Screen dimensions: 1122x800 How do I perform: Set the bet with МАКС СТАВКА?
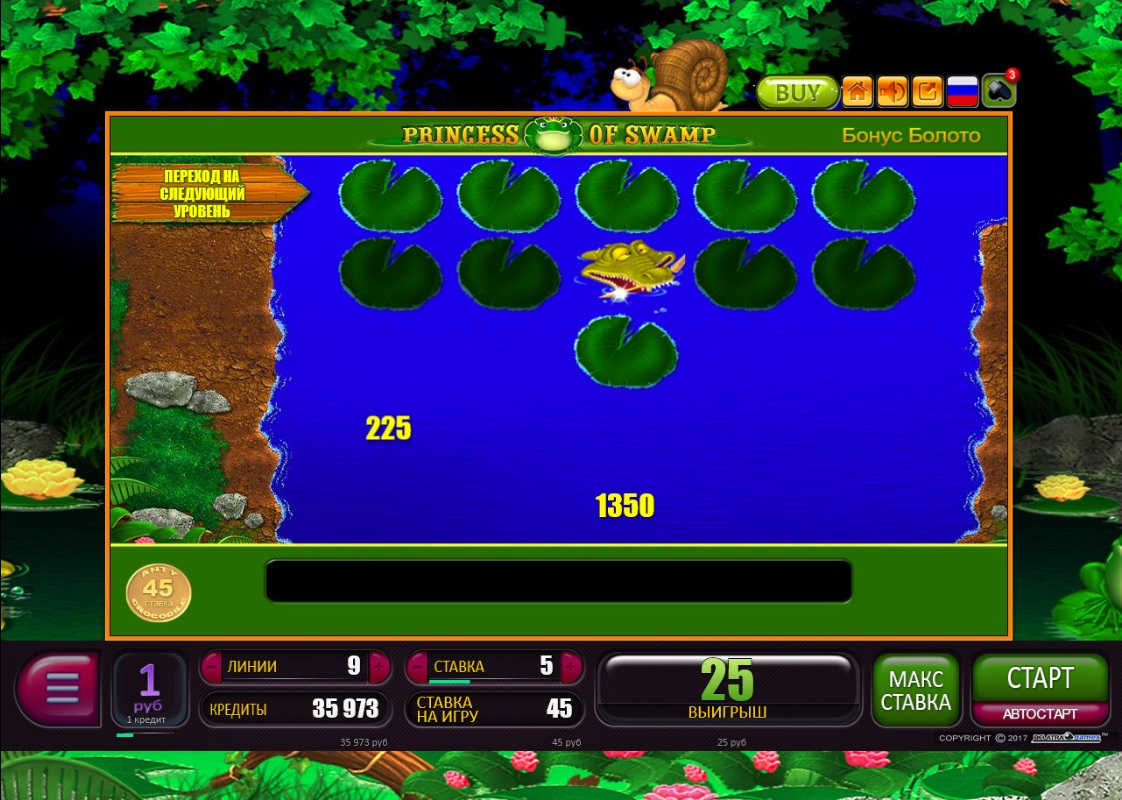tap(915, 690)
